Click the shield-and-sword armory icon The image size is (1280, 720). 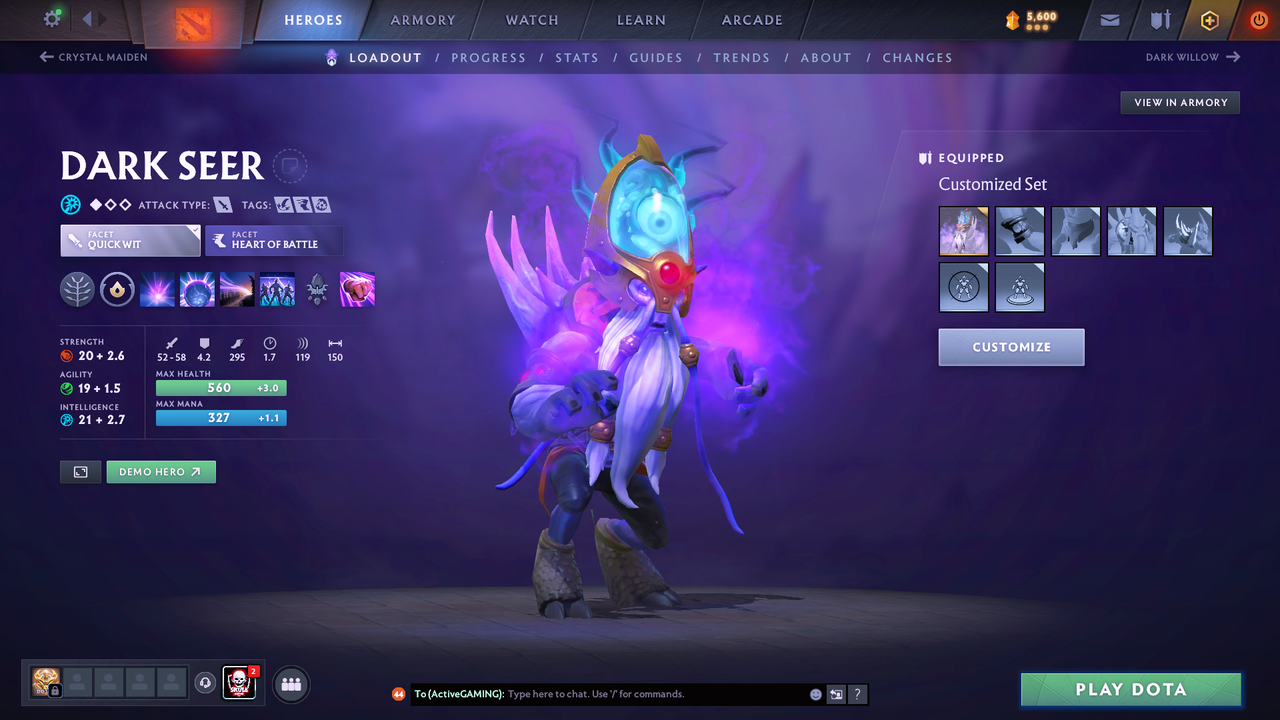click(x=1159, y=20)
